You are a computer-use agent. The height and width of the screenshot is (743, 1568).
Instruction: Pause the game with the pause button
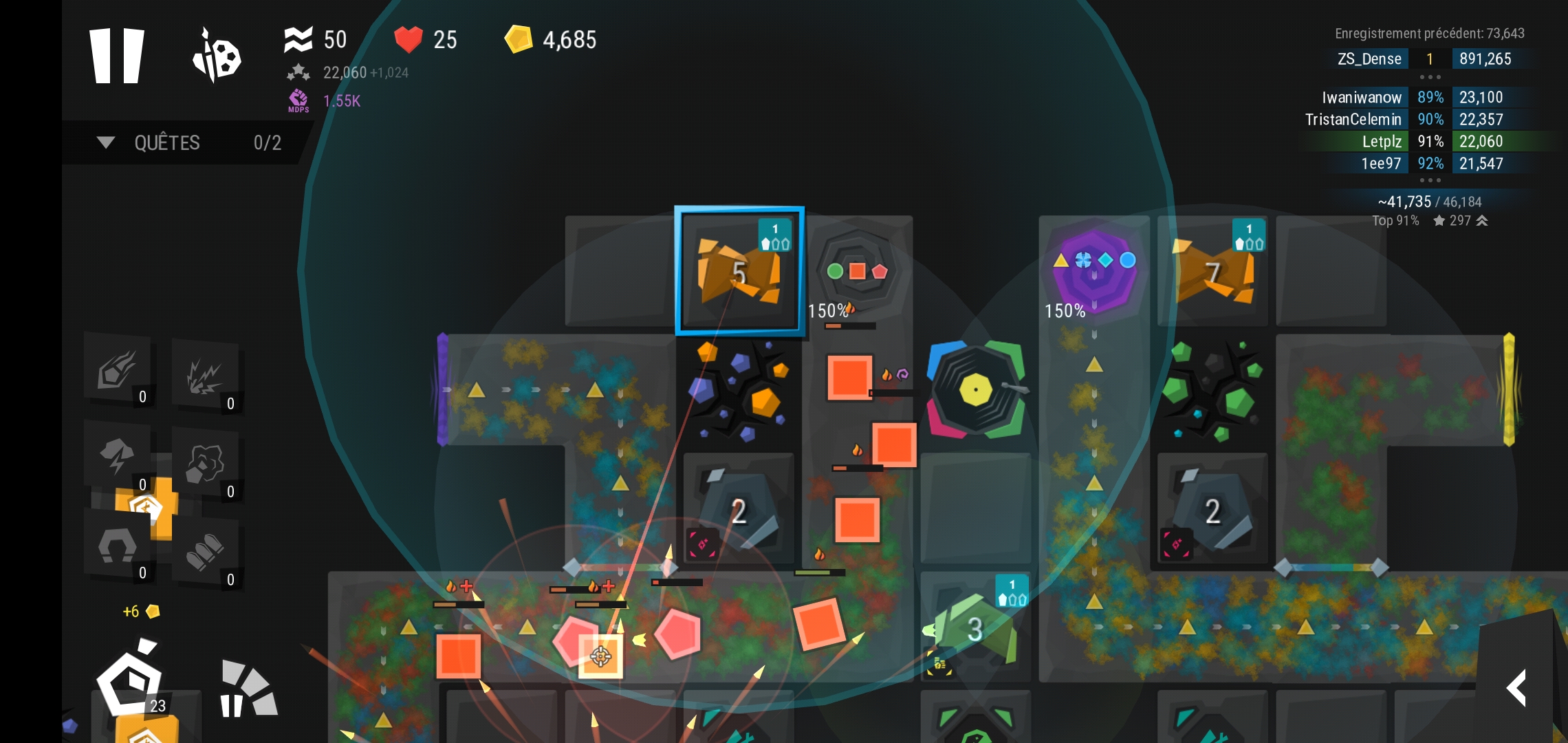[117, 56]
